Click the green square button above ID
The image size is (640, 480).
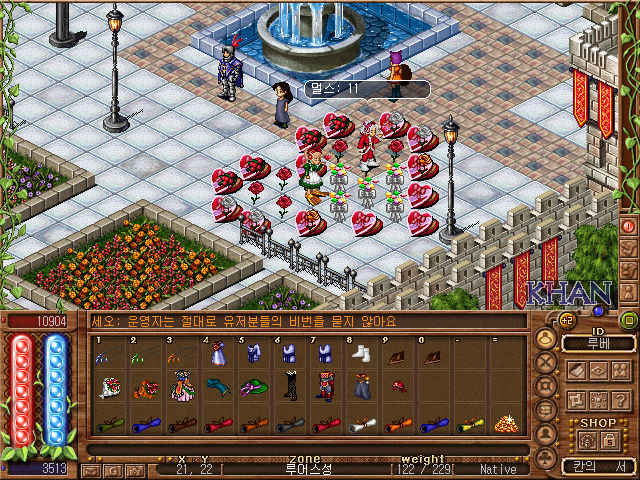[x=627, y=320]
